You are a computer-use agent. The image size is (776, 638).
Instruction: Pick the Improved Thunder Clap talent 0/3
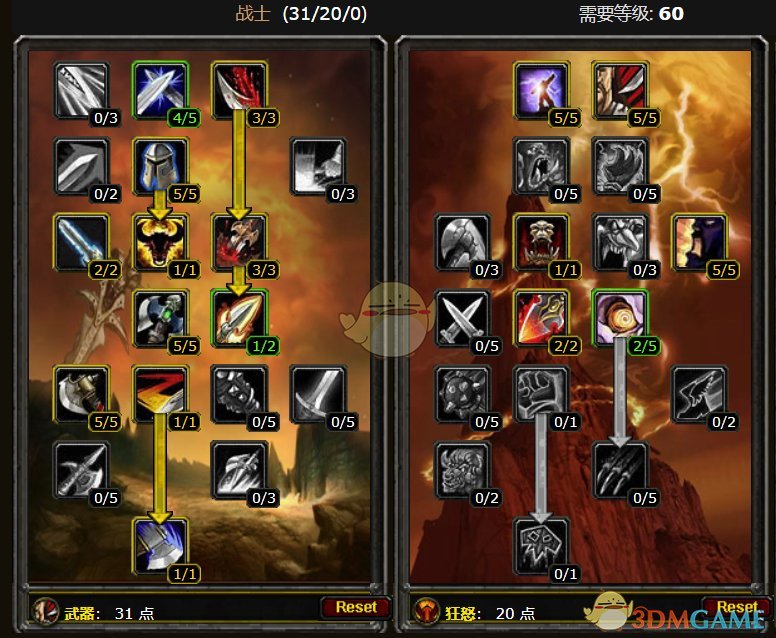[317, 166]
